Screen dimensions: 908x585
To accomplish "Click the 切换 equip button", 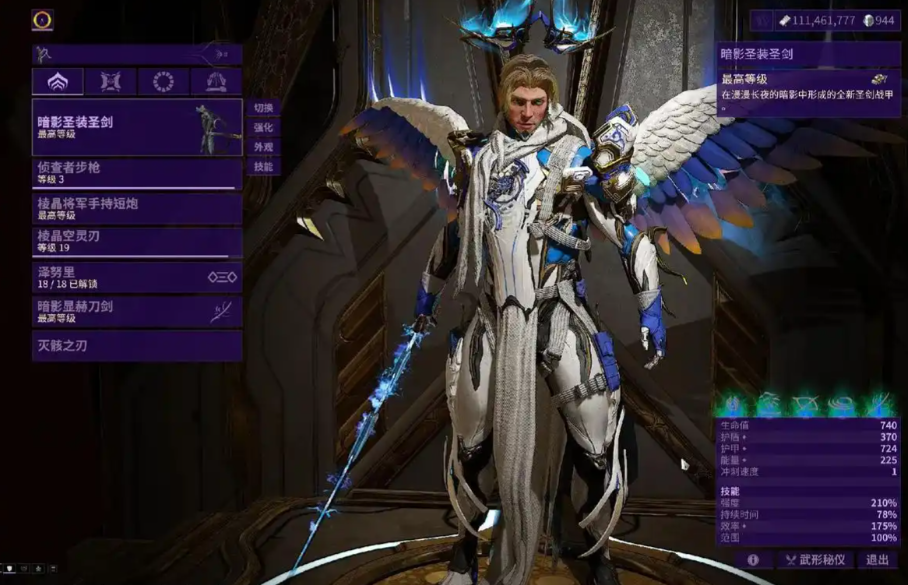I will 263,108.
